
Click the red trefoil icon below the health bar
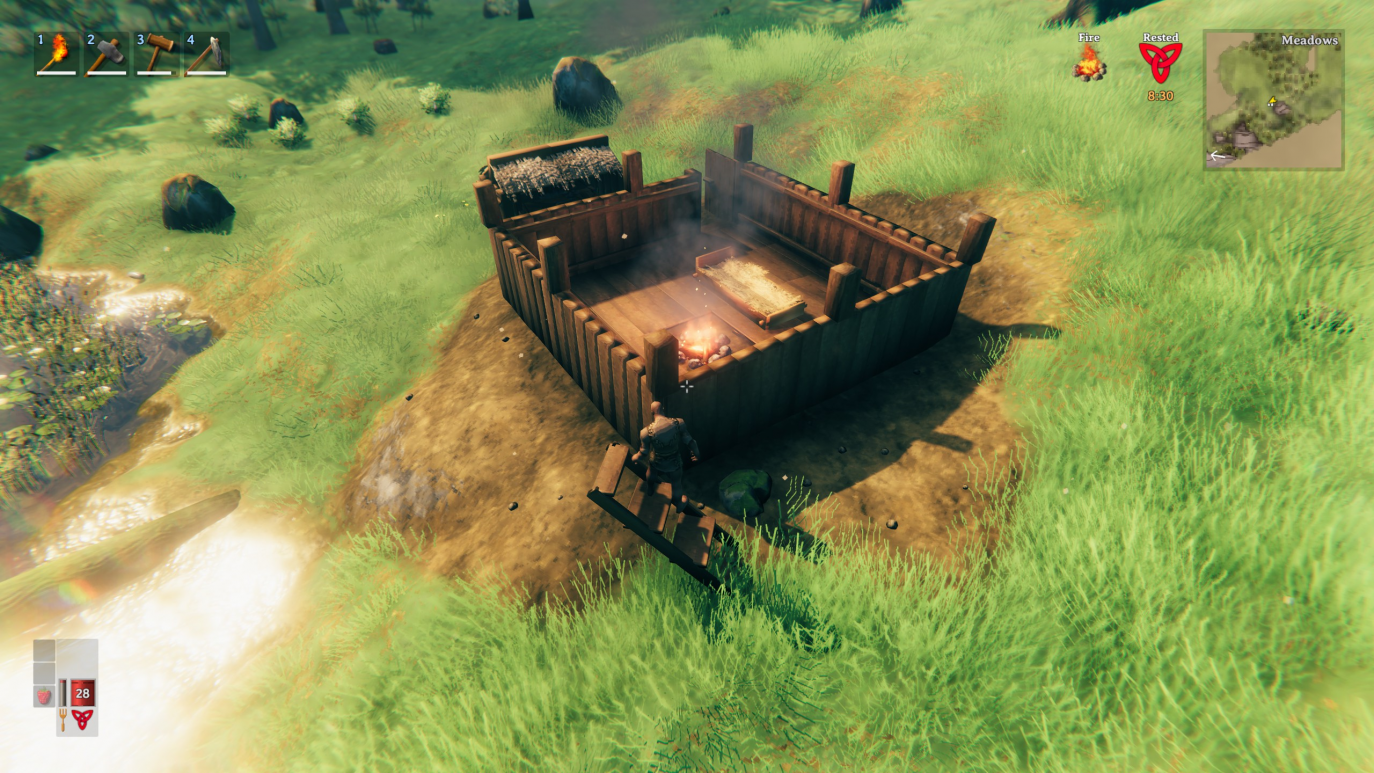pyautogui.click(x=83, y=718)
